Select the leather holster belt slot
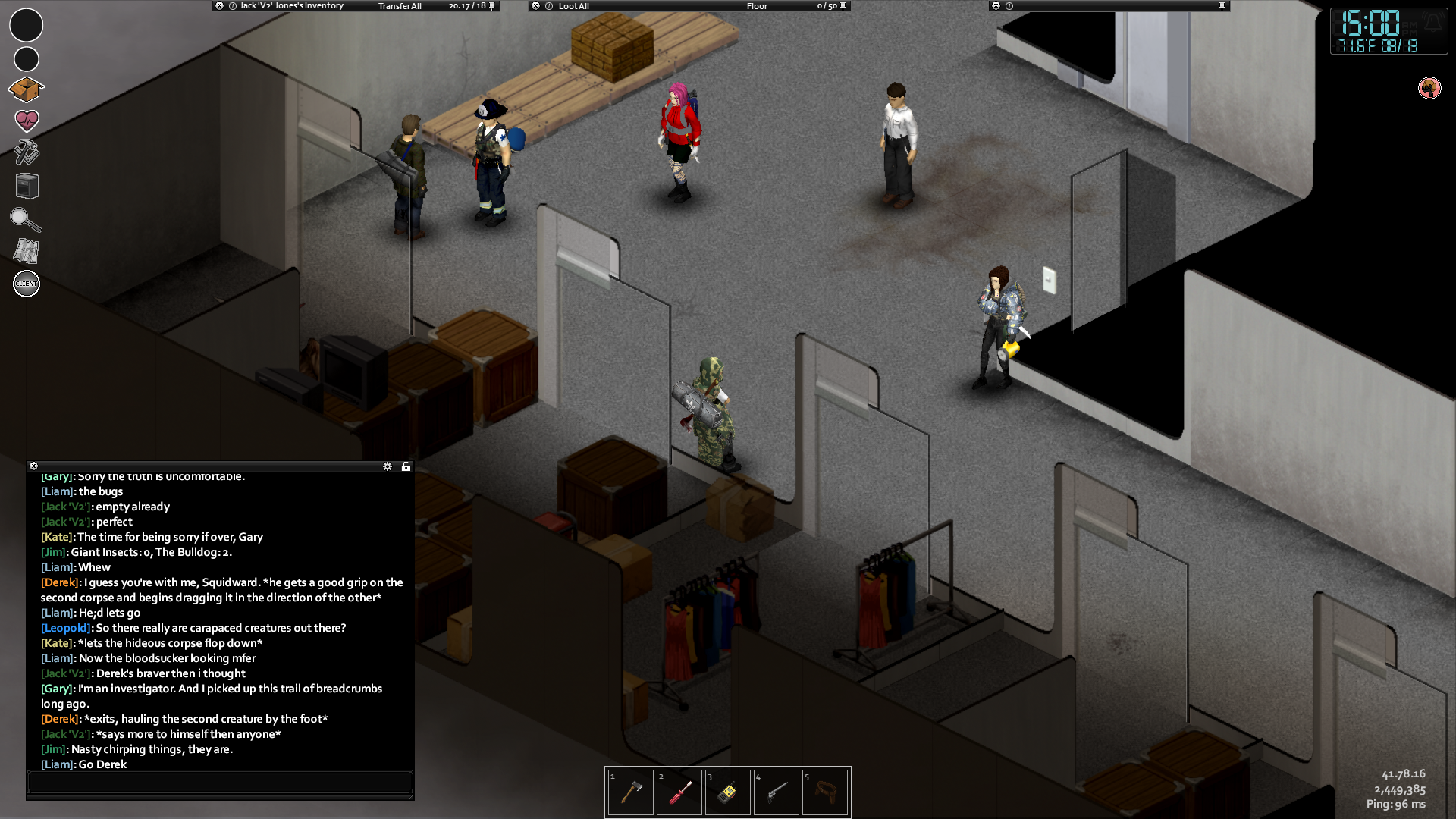Viewport: 1456px width, 819px height. pyautogui.click(x=825, y=792)
